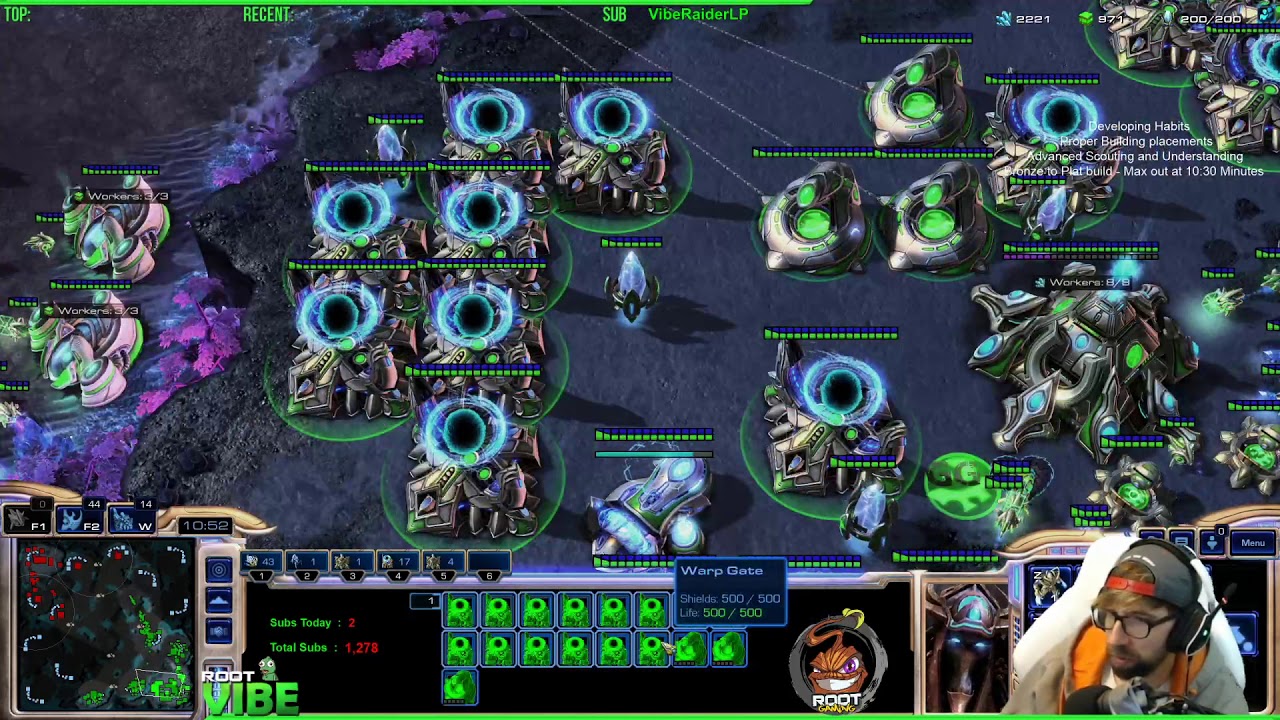
Task: Click the single unit card on the bottom selection row
Action: (459, 685)
